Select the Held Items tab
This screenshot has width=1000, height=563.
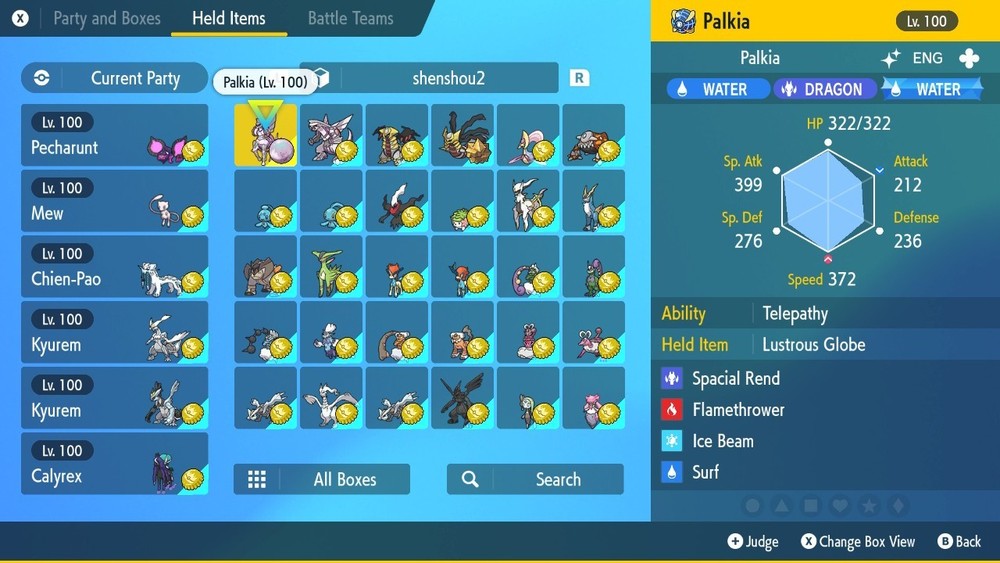pos(228,18)
